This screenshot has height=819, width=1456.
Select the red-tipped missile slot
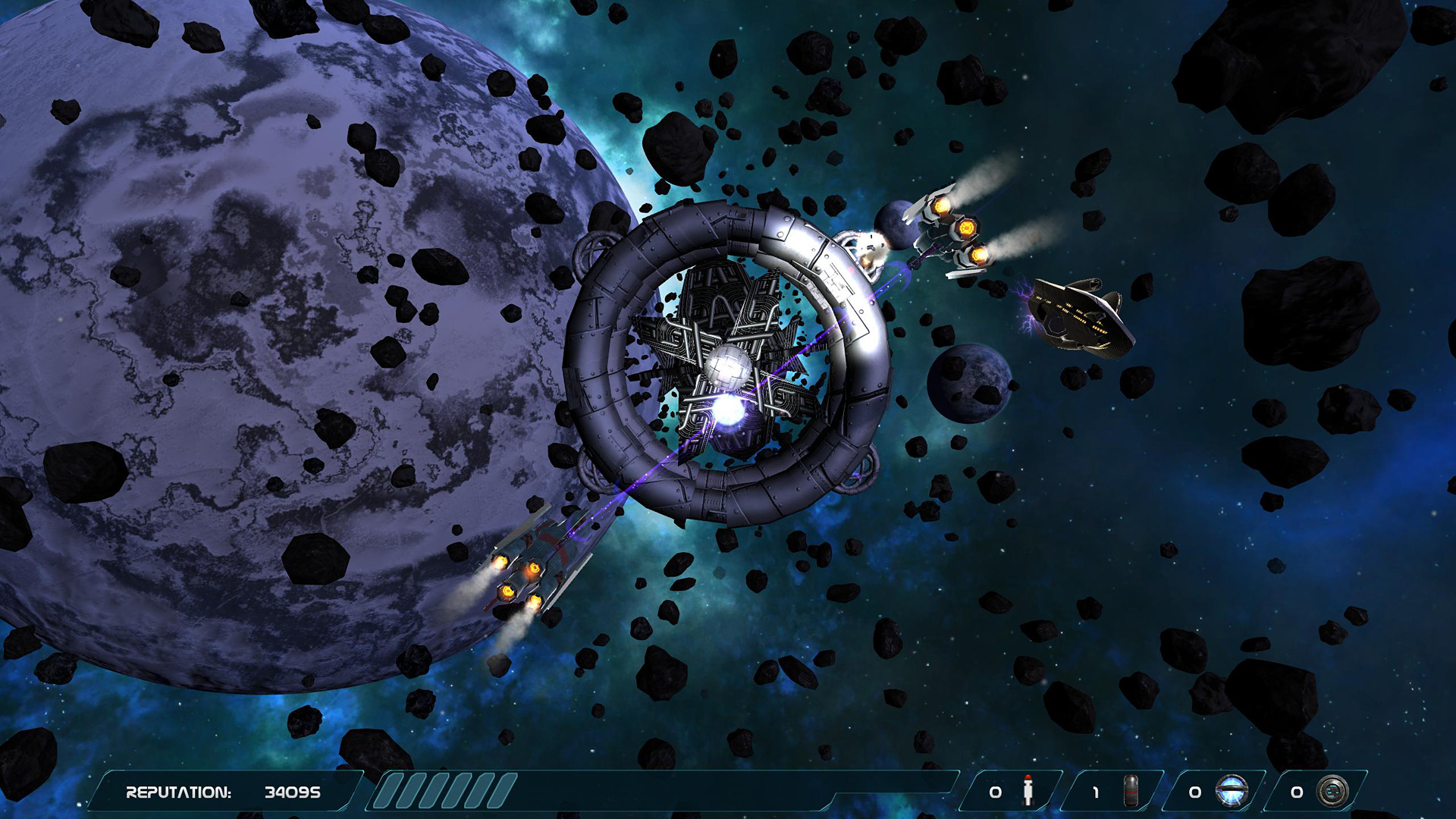pyautogui.click(x=1028, y=791)
